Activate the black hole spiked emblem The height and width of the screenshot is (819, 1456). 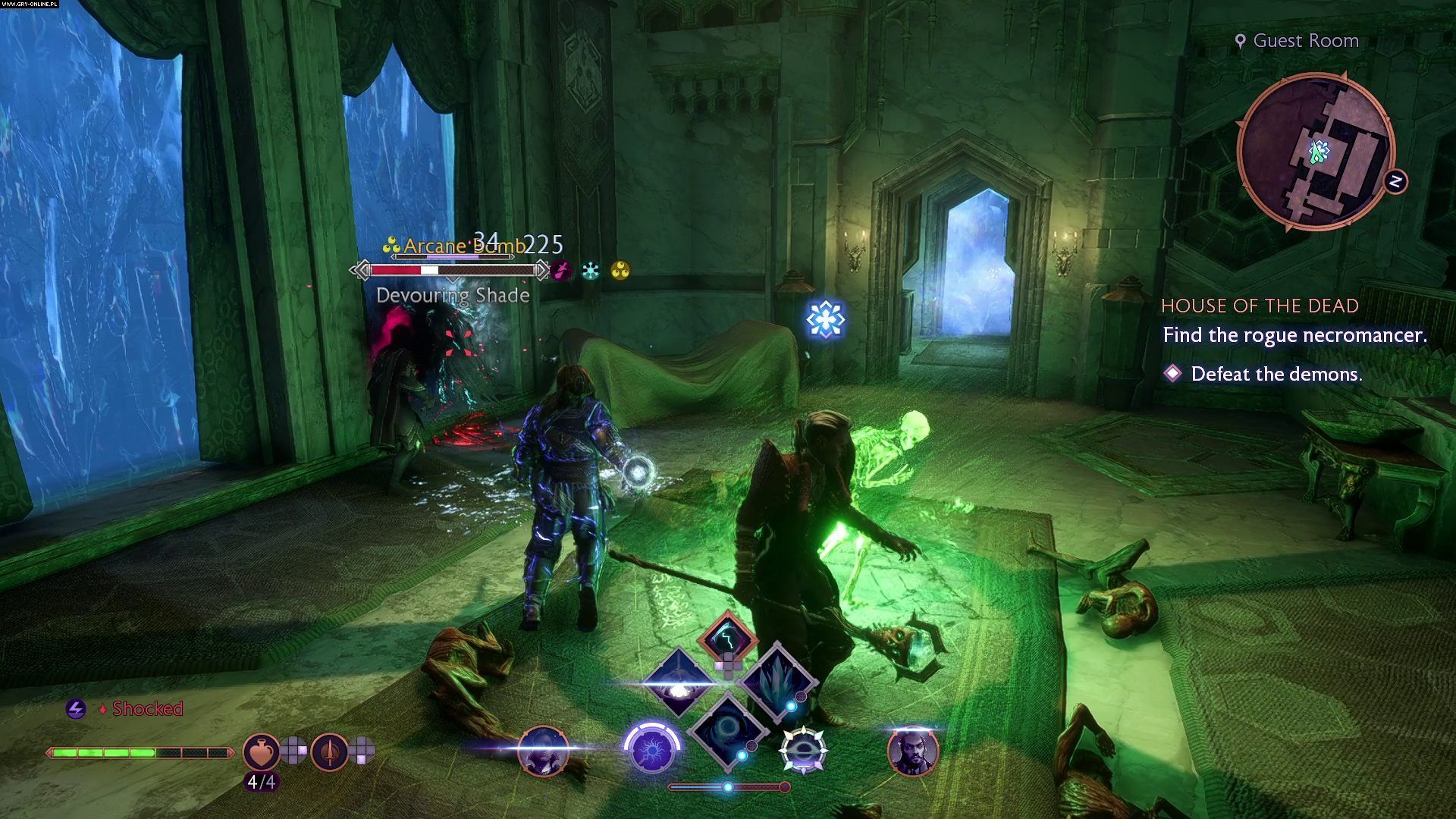pos(803,751)
